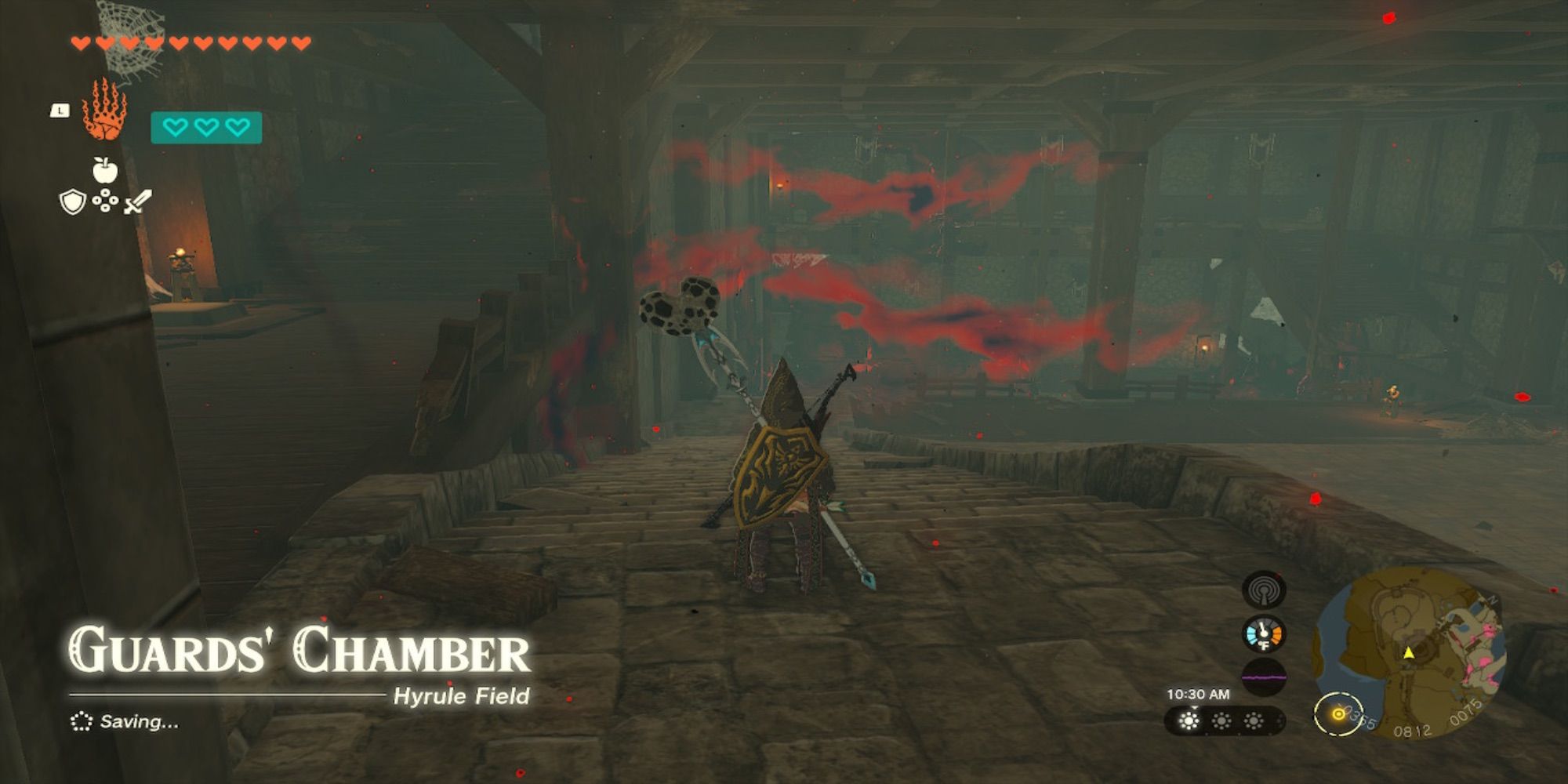Toggle the second sun in the weather forecast
The height and width of the screenshot is (784, 1568).
tap(1221, 721)
